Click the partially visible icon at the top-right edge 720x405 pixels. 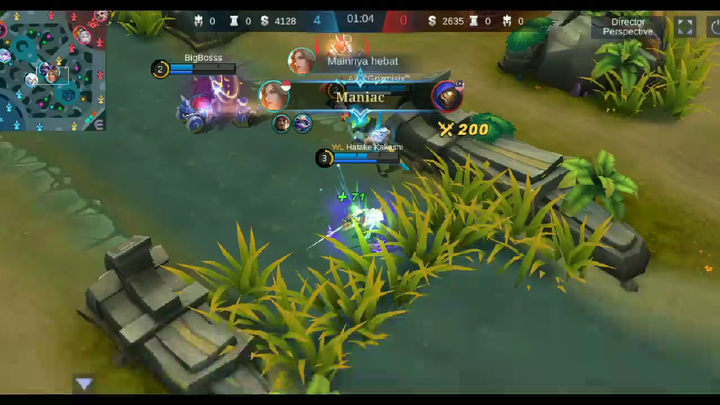pos(714,27)
